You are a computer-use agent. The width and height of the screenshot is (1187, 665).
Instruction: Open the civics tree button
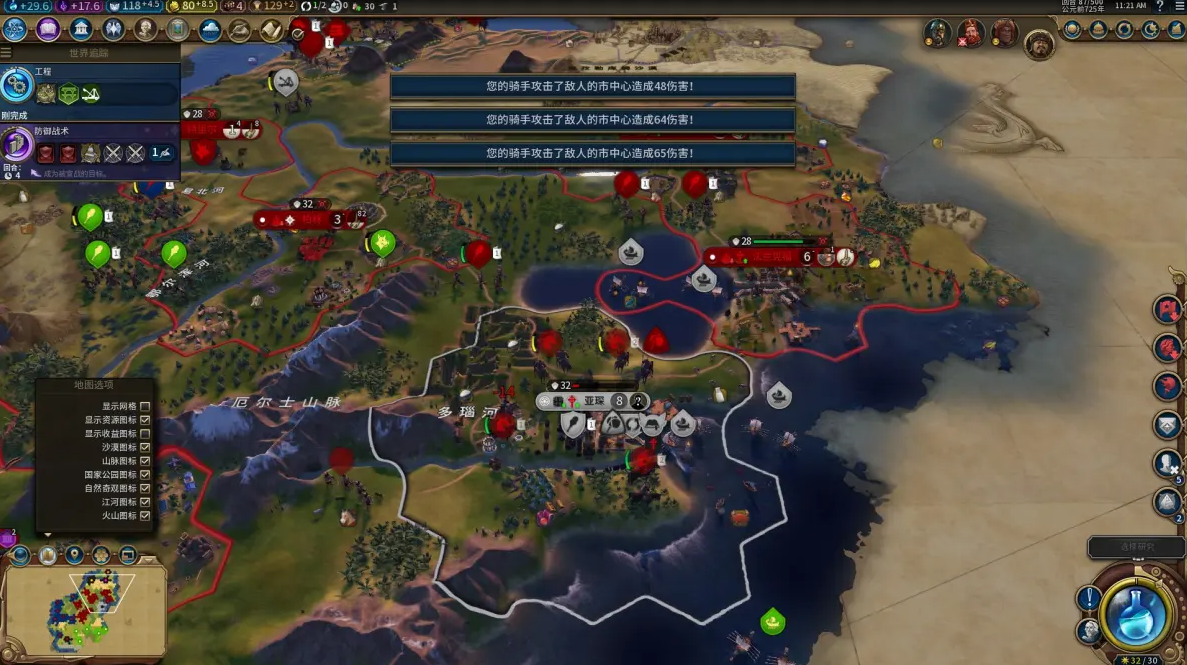coord(48,29)
